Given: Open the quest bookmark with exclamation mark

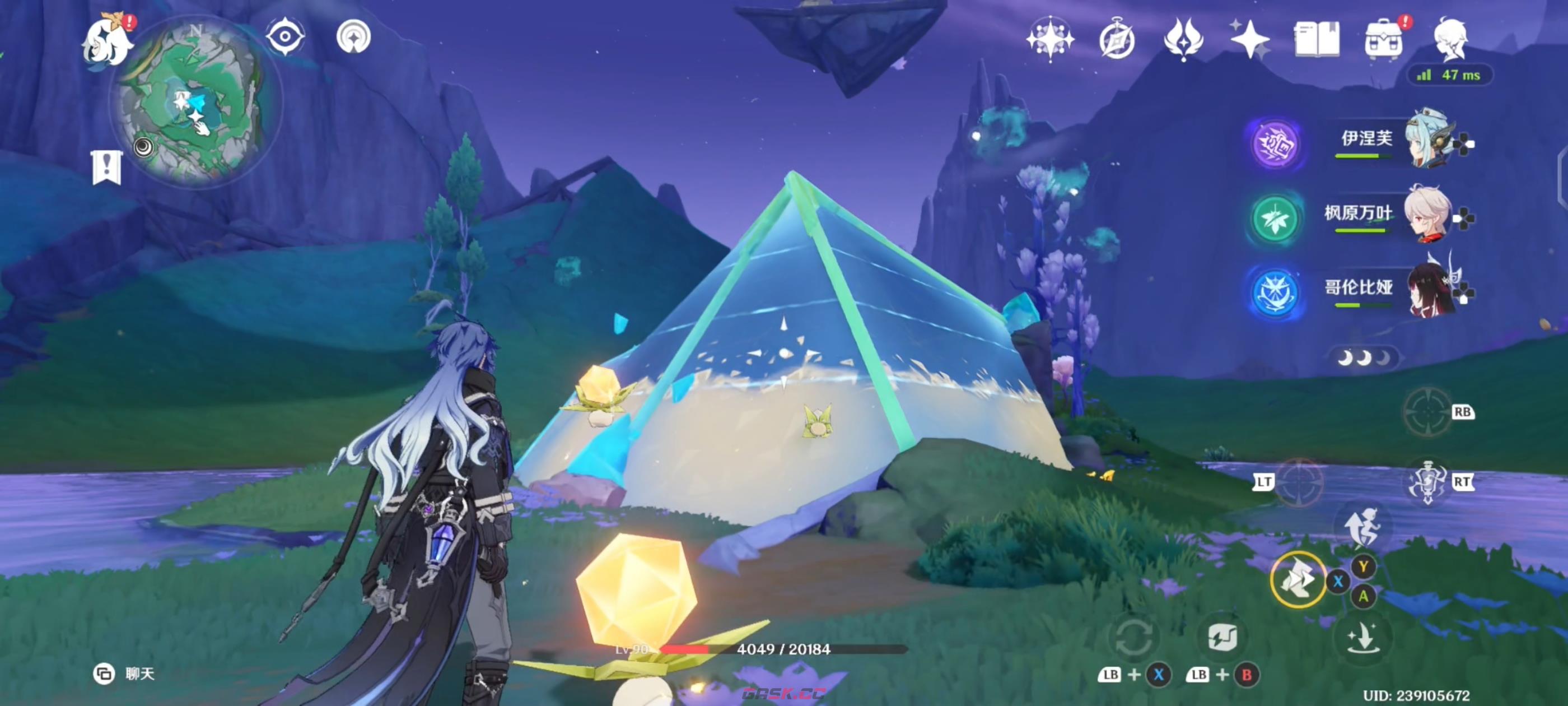Looking at the screenshot, I should click(107, 167).
